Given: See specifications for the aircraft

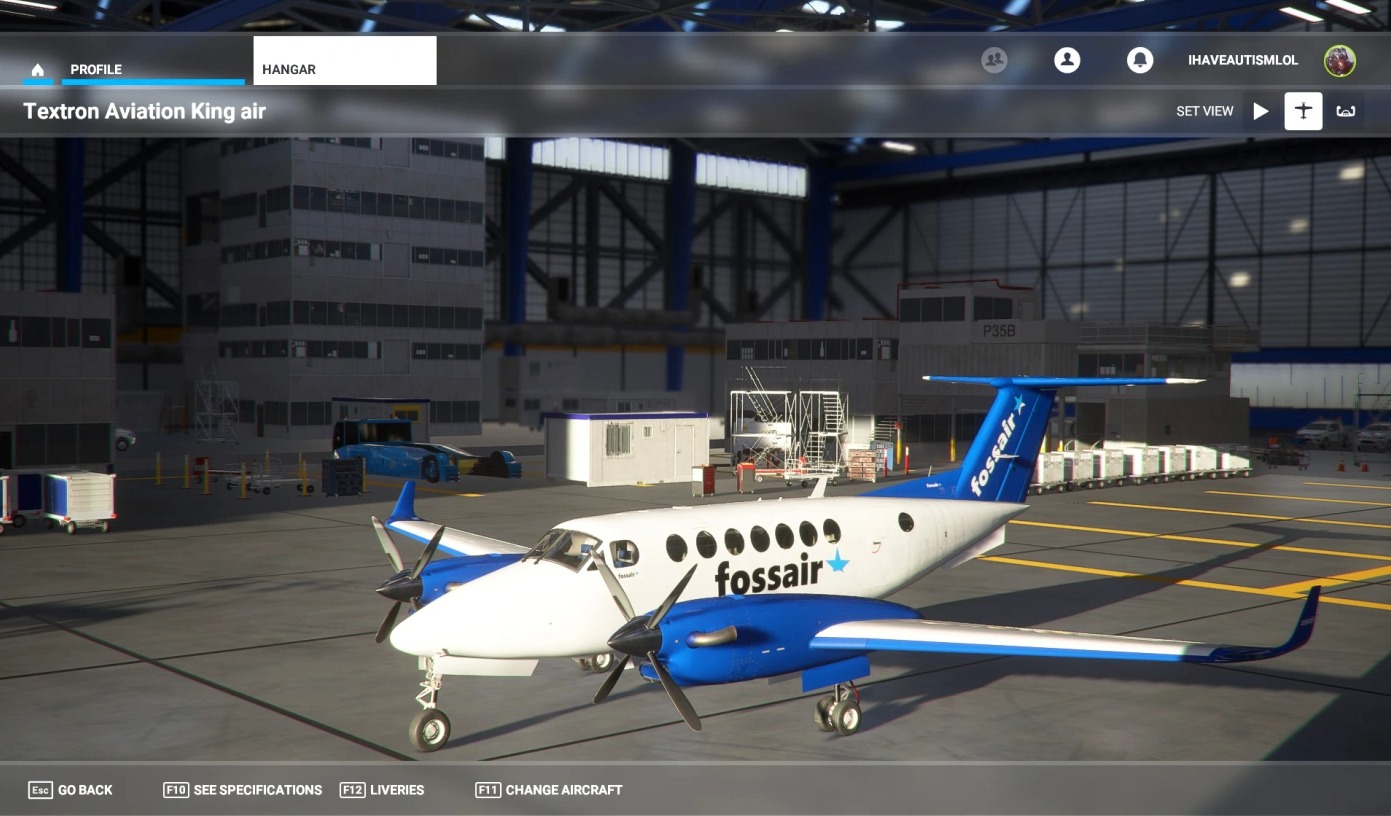Looking at the screenshot, I should pos(243,790).
